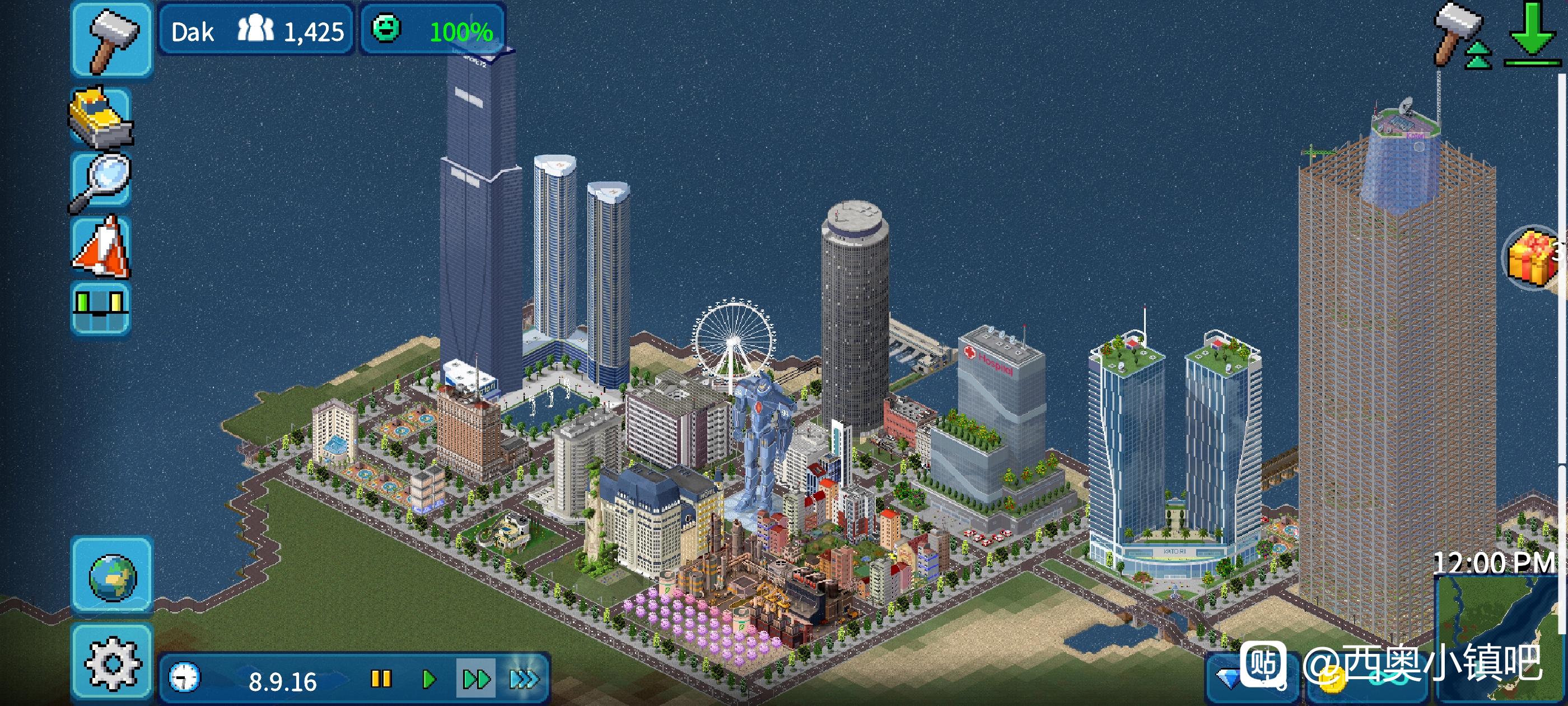The width and height of the screenshot is (1568, 706).
Task: Open the globe region view
Action: (x=112, y=575)
